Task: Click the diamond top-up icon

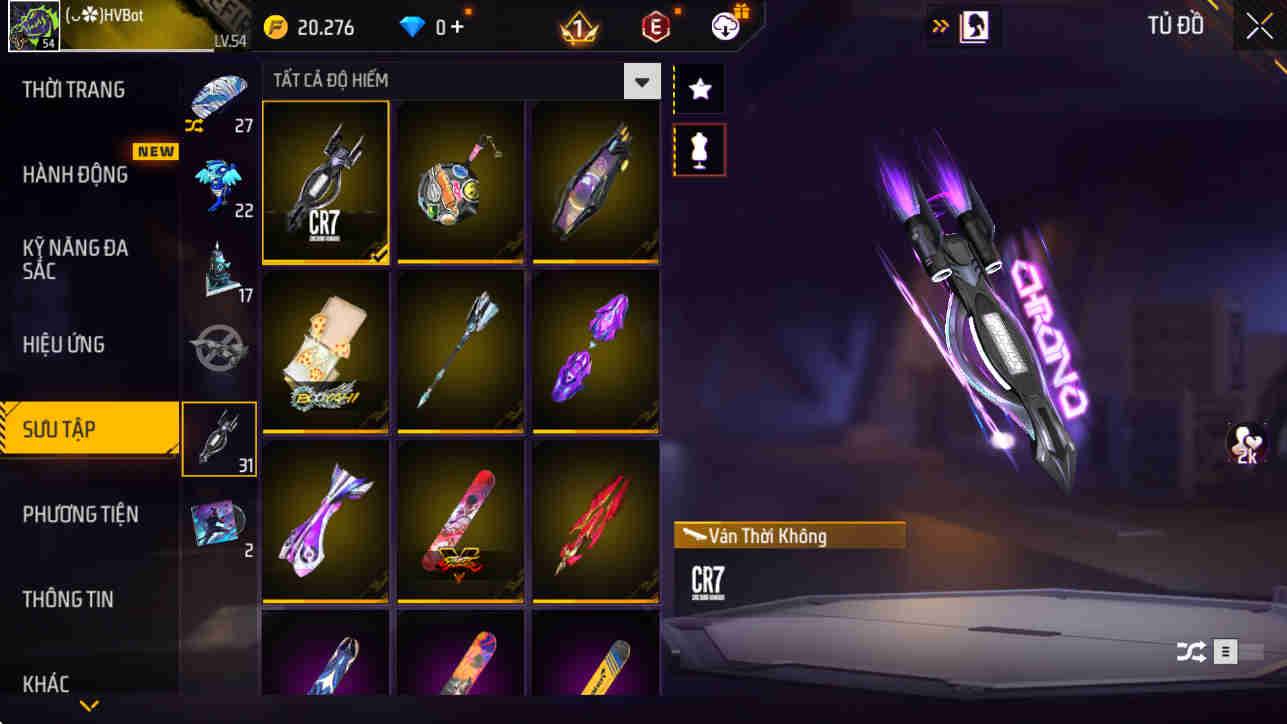Action: point(430,27)
